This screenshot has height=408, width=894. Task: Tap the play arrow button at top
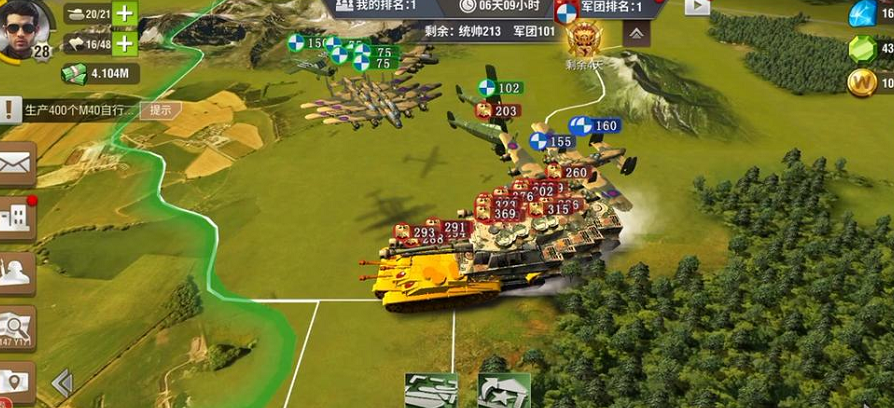point(697,7)
